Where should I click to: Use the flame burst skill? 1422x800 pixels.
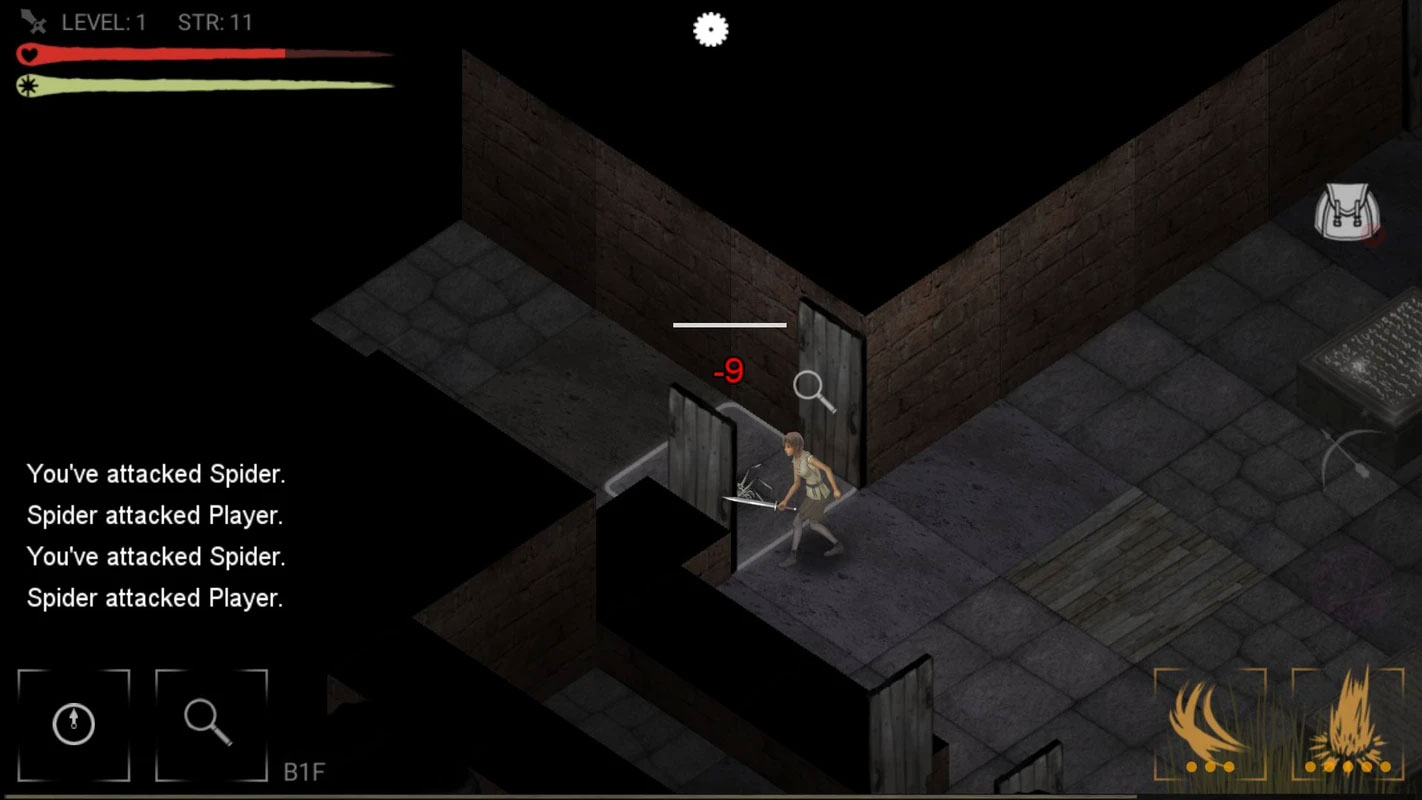tap(1347, 724)
